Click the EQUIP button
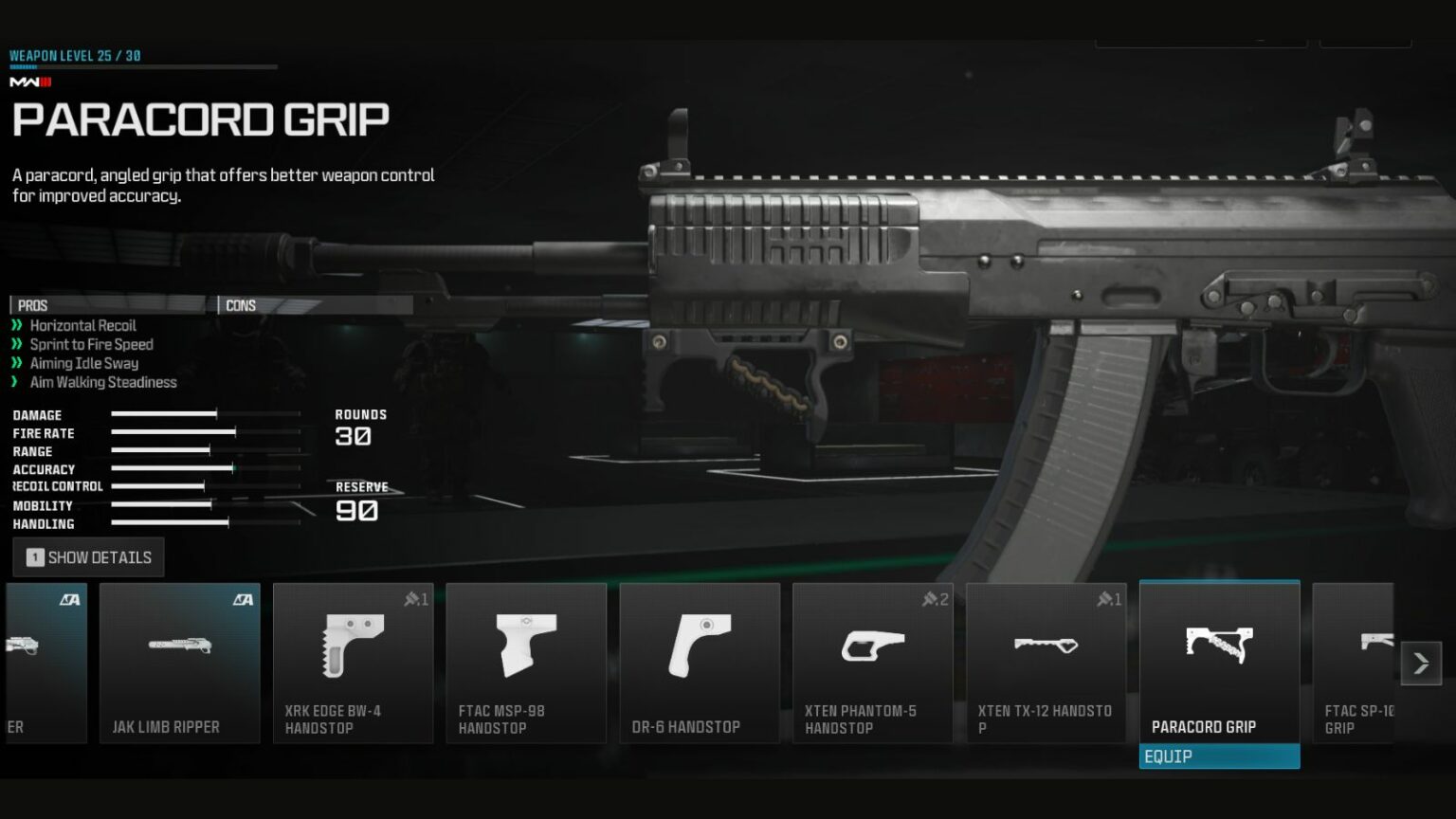The height and width of the screenshot is (819, 1456). [1219, 756]
